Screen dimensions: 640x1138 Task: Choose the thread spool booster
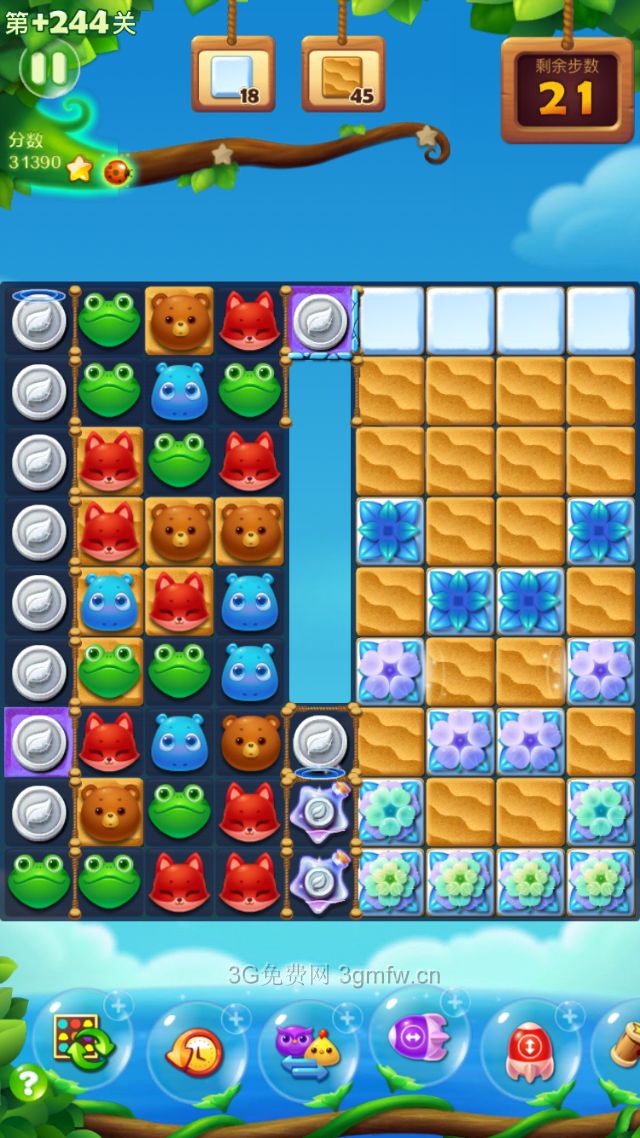622,1045
